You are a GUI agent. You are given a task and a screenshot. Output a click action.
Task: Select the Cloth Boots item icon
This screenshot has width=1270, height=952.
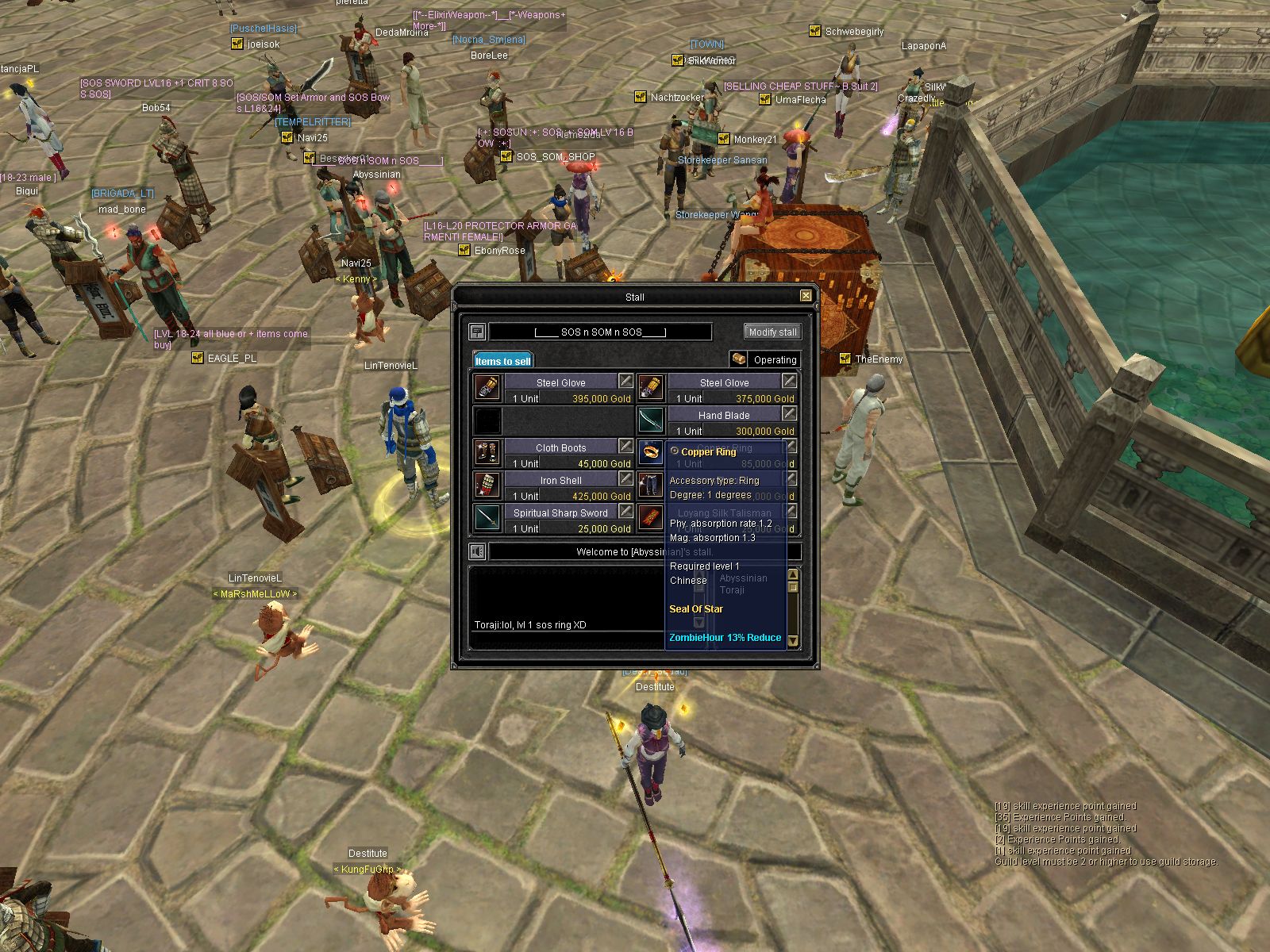pyautogui.click(x=487, y=453)
